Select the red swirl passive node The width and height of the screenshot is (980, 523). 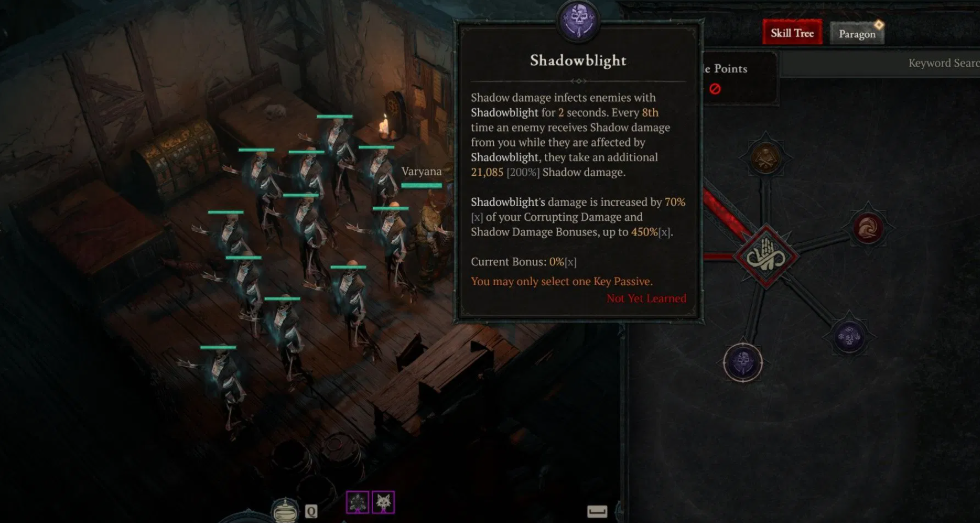(x=867, y=228)
